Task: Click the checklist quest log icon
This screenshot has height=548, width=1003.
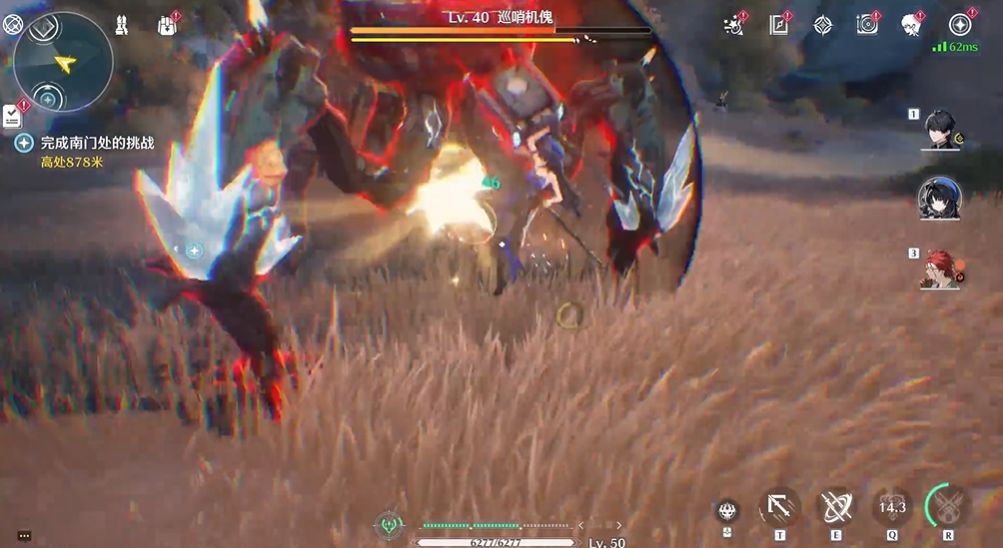Action: click(x=12, y=115)
